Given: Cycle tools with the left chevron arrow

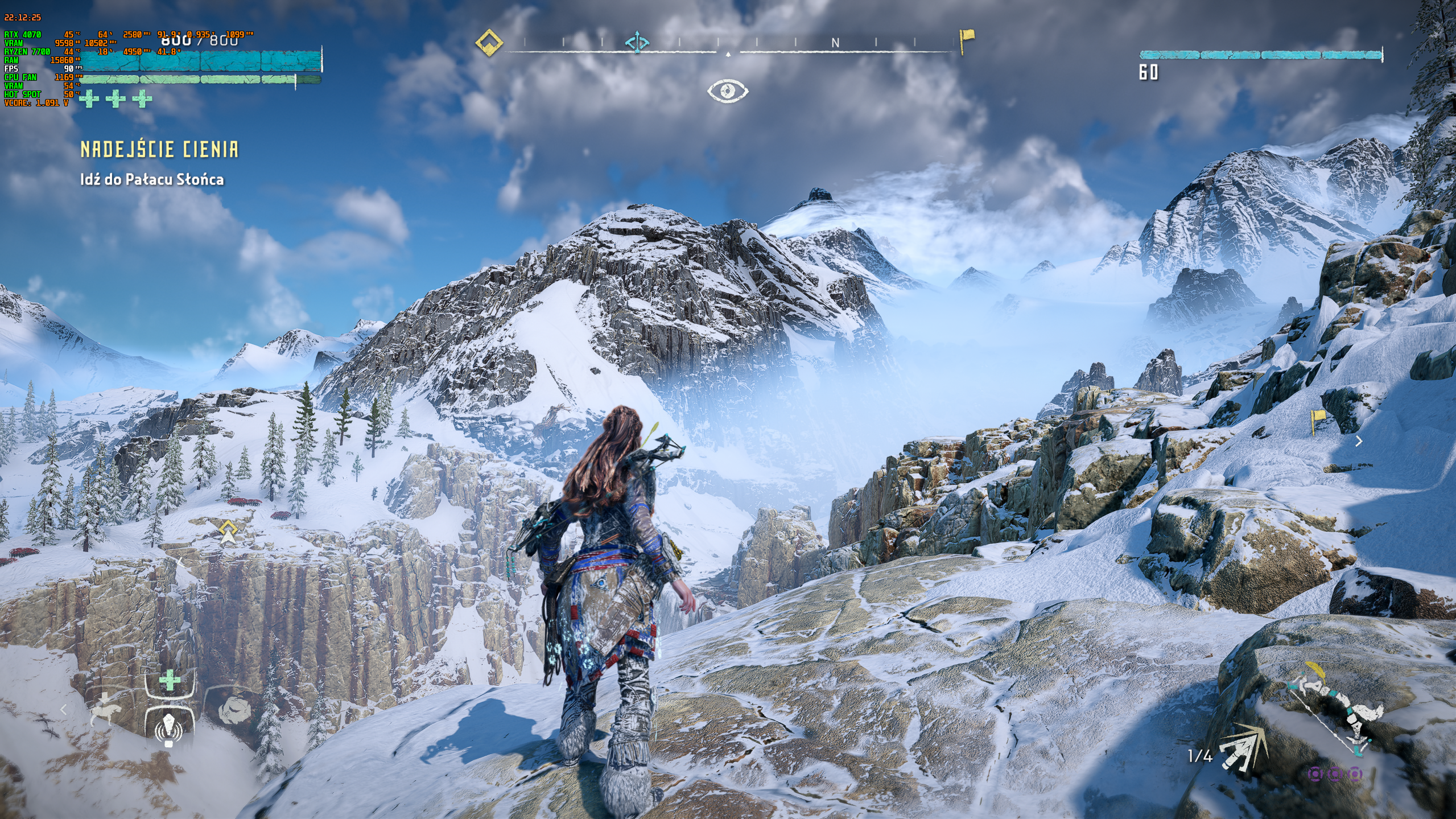Looking at the screenshot, I should tap(64, 710).
